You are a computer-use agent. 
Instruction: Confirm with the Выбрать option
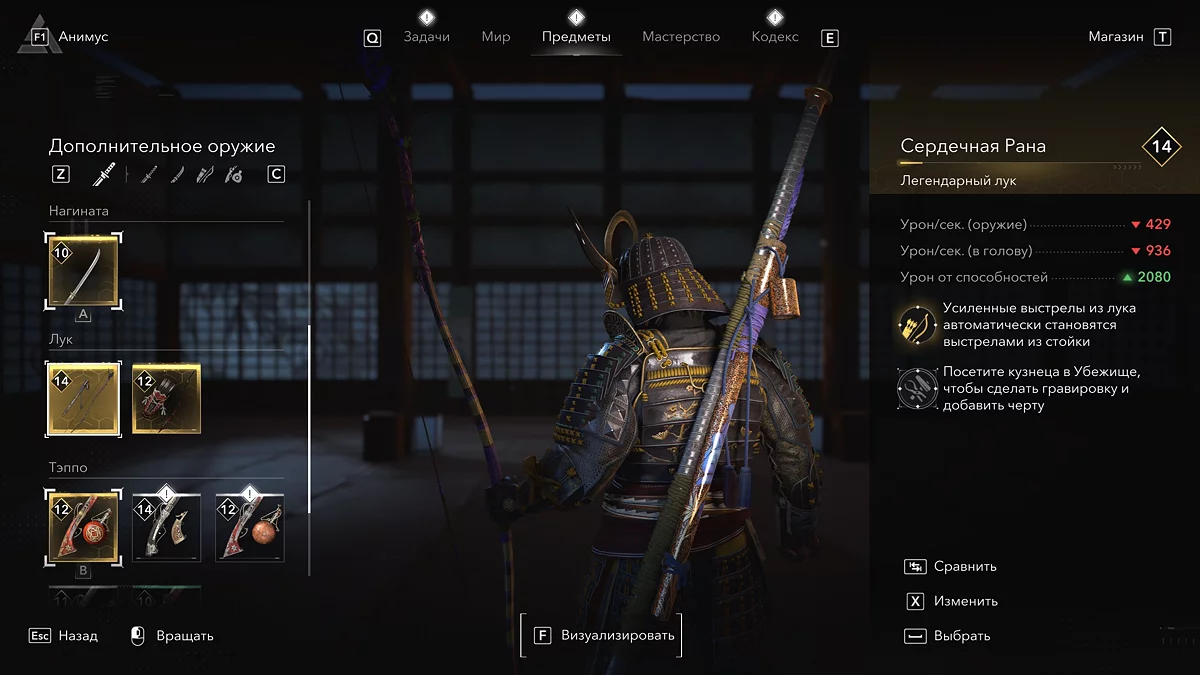[961, 636]
